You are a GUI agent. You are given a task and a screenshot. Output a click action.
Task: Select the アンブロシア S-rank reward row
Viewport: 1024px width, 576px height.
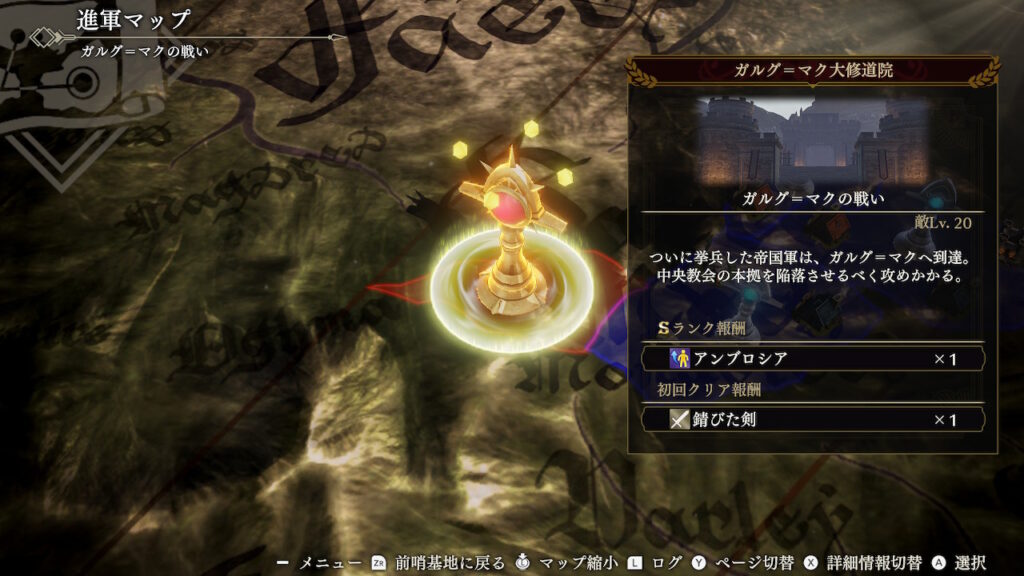click(813, 358)
